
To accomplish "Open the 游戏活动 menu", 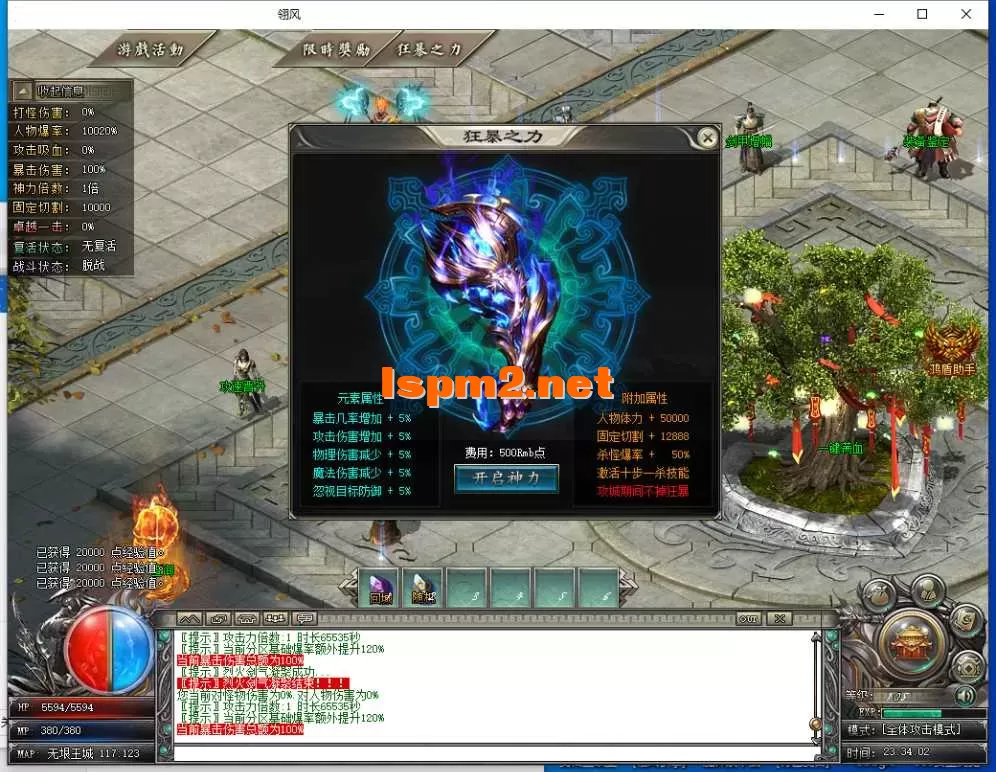I will coord(151,49).
